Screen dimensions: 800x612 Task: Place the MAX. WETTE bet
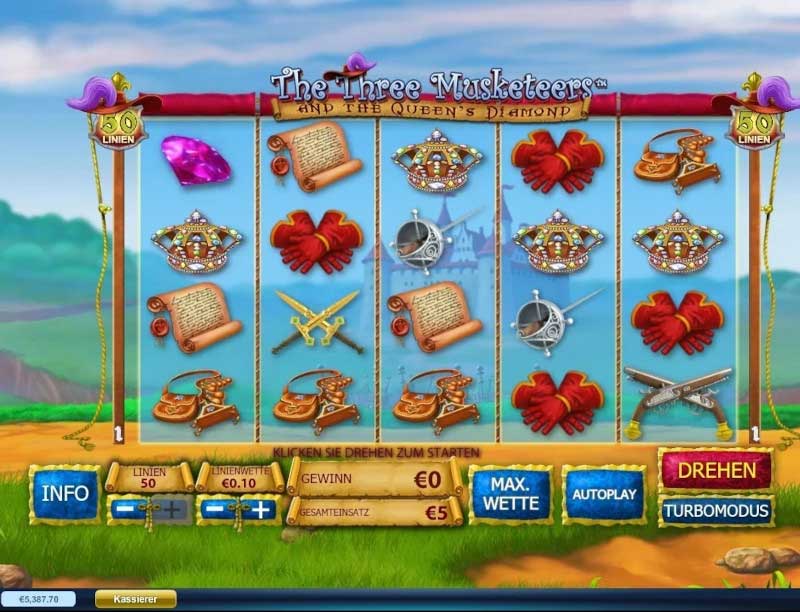[x=511, y=494]
